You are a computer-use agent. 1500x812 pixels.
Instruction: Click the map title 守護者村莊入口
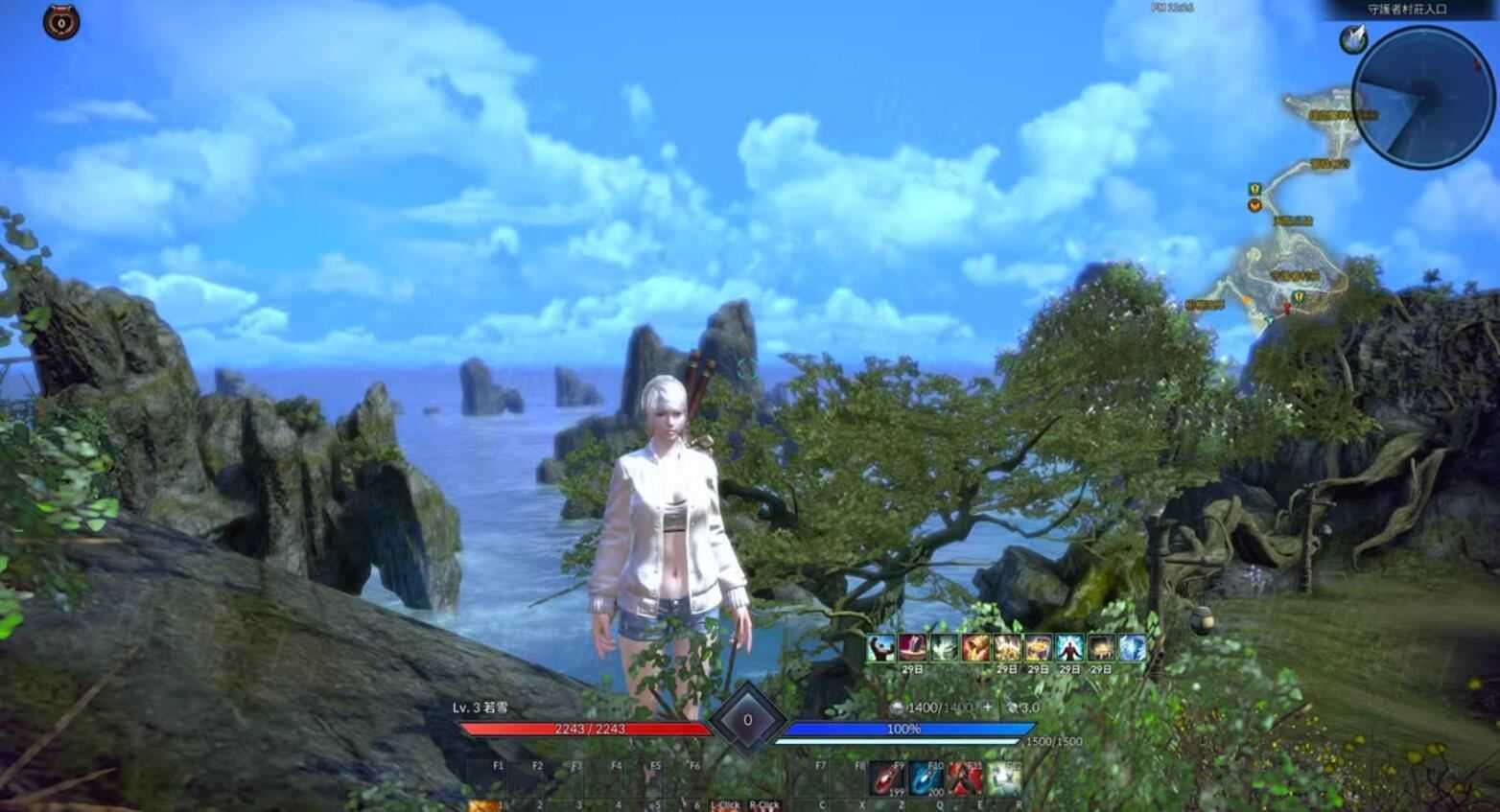[x=1405, y=8]
